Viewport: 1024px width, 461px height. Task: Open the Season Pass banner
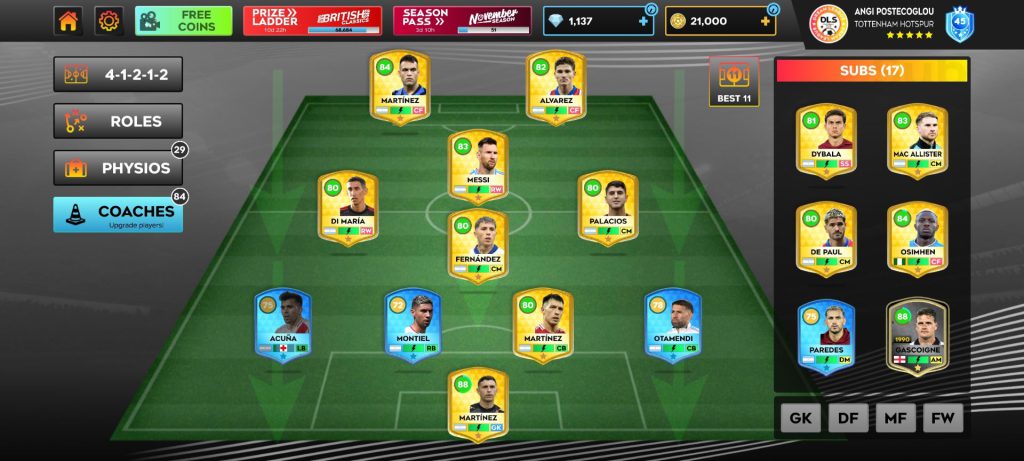pyautogui.click(x=462, y=20)
